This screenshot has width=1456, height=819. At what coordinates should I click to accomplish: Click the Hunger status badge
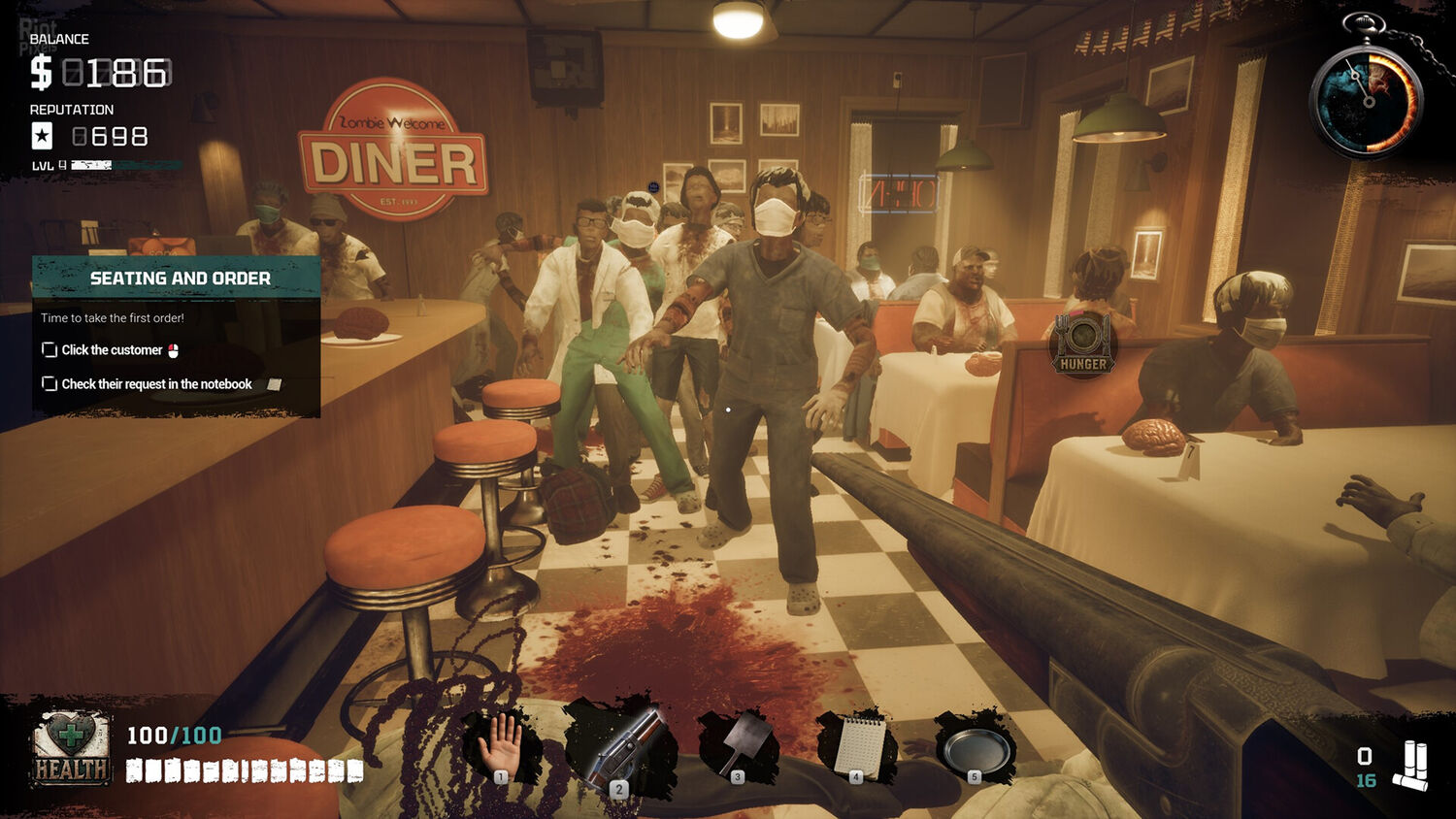coord(1083,344)
